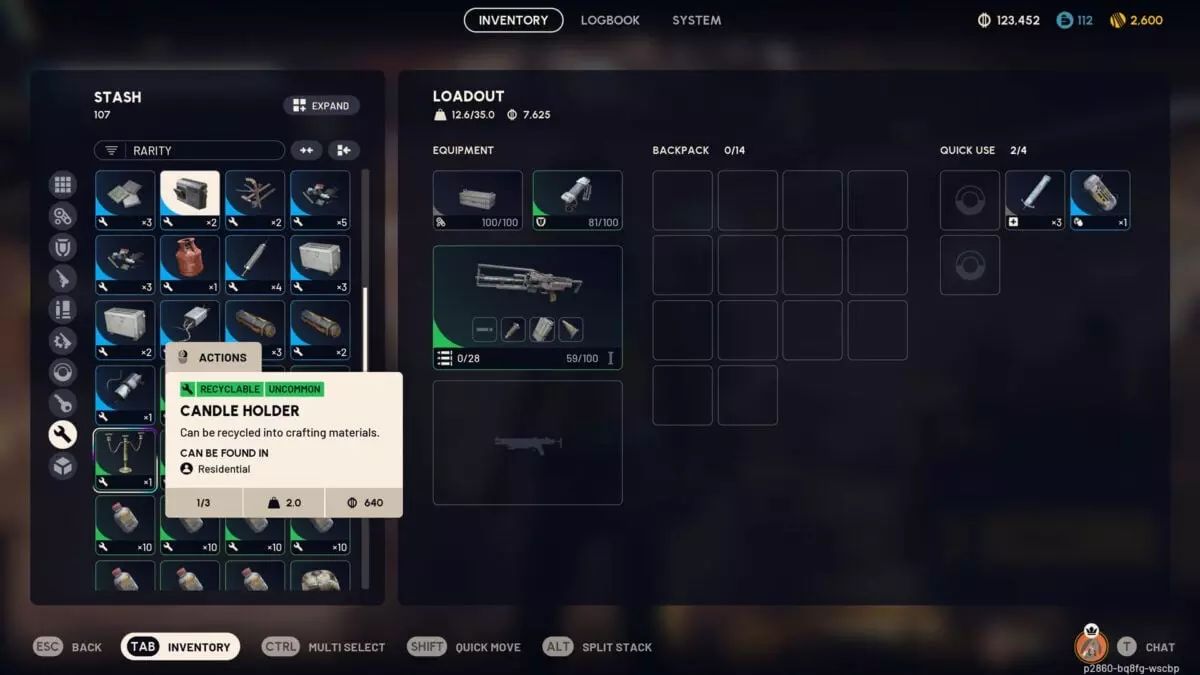This screenshot has height=675, width=1200.
Task: Open the Rarity sort dropdown
Action: [x=189, y=150]
